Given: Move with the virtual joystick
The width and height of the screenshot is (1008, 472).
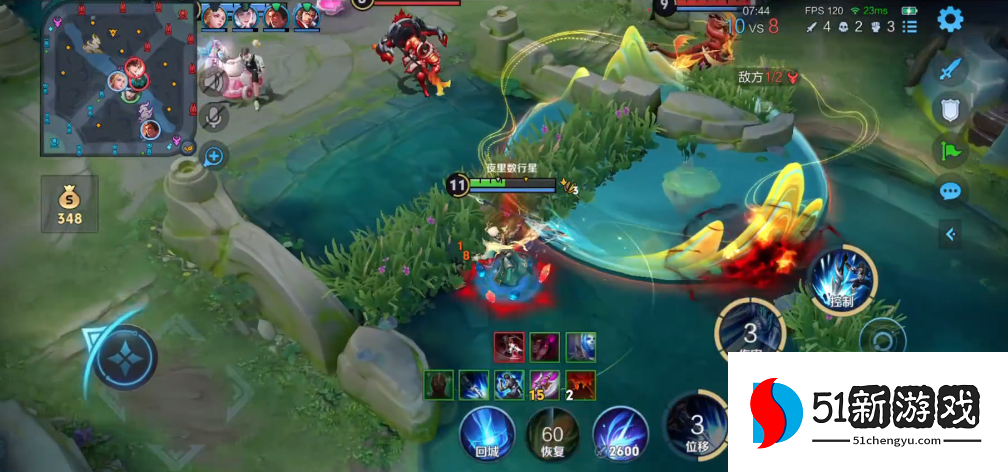Looking at the screenshot, I should coord(125,357).
